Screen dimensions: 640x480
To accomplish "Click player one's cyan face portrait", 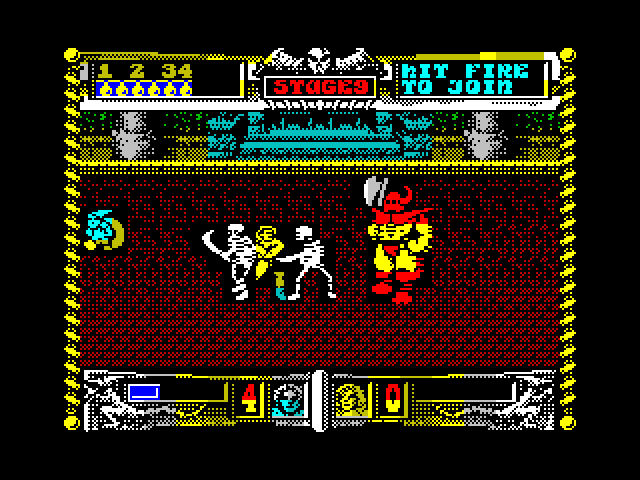I will tap(288, 399).
